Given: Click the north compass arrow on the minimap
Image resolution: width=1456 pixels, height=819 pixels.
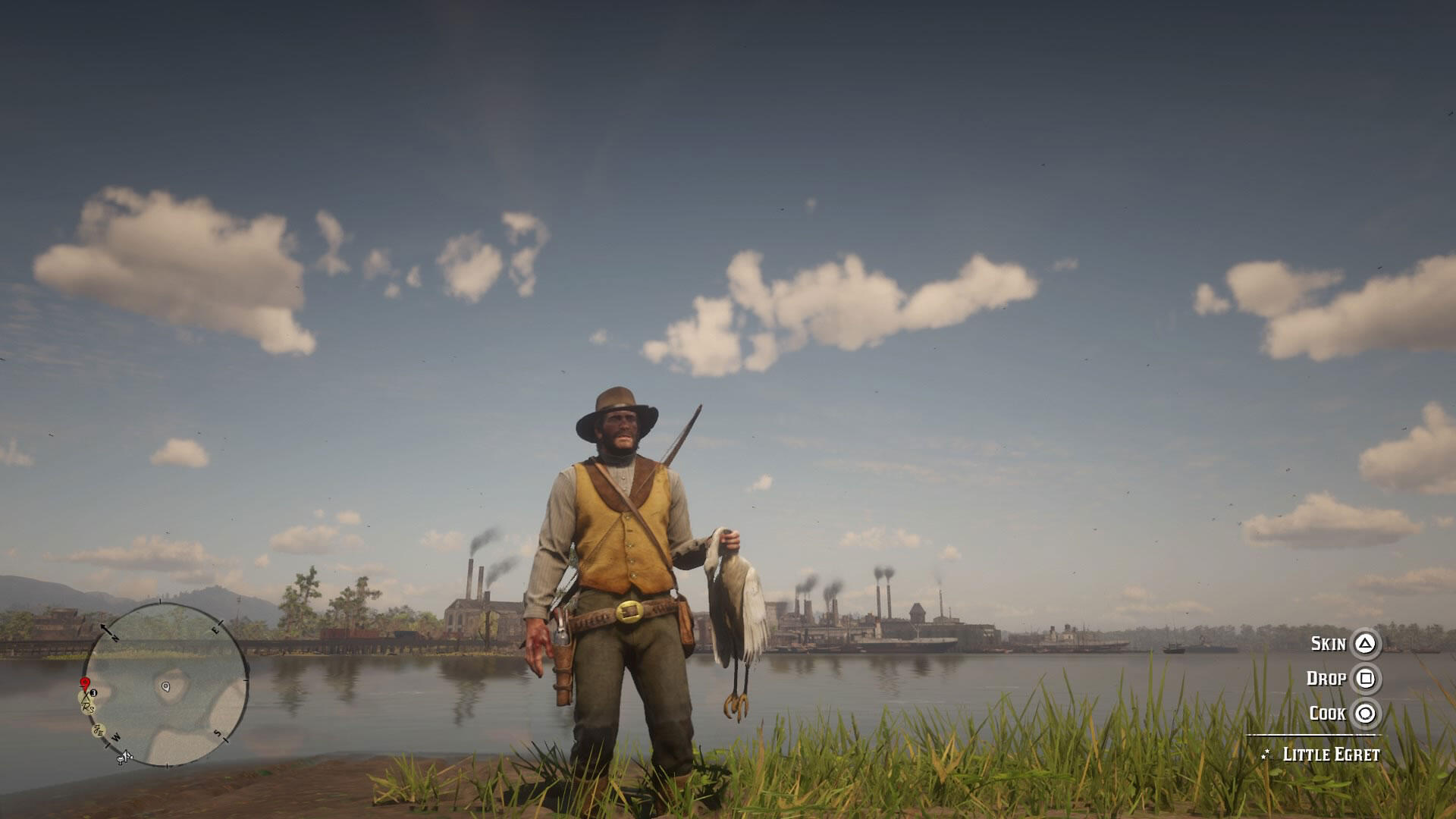Looking at the screenshot, I should (x=107, y=629).
